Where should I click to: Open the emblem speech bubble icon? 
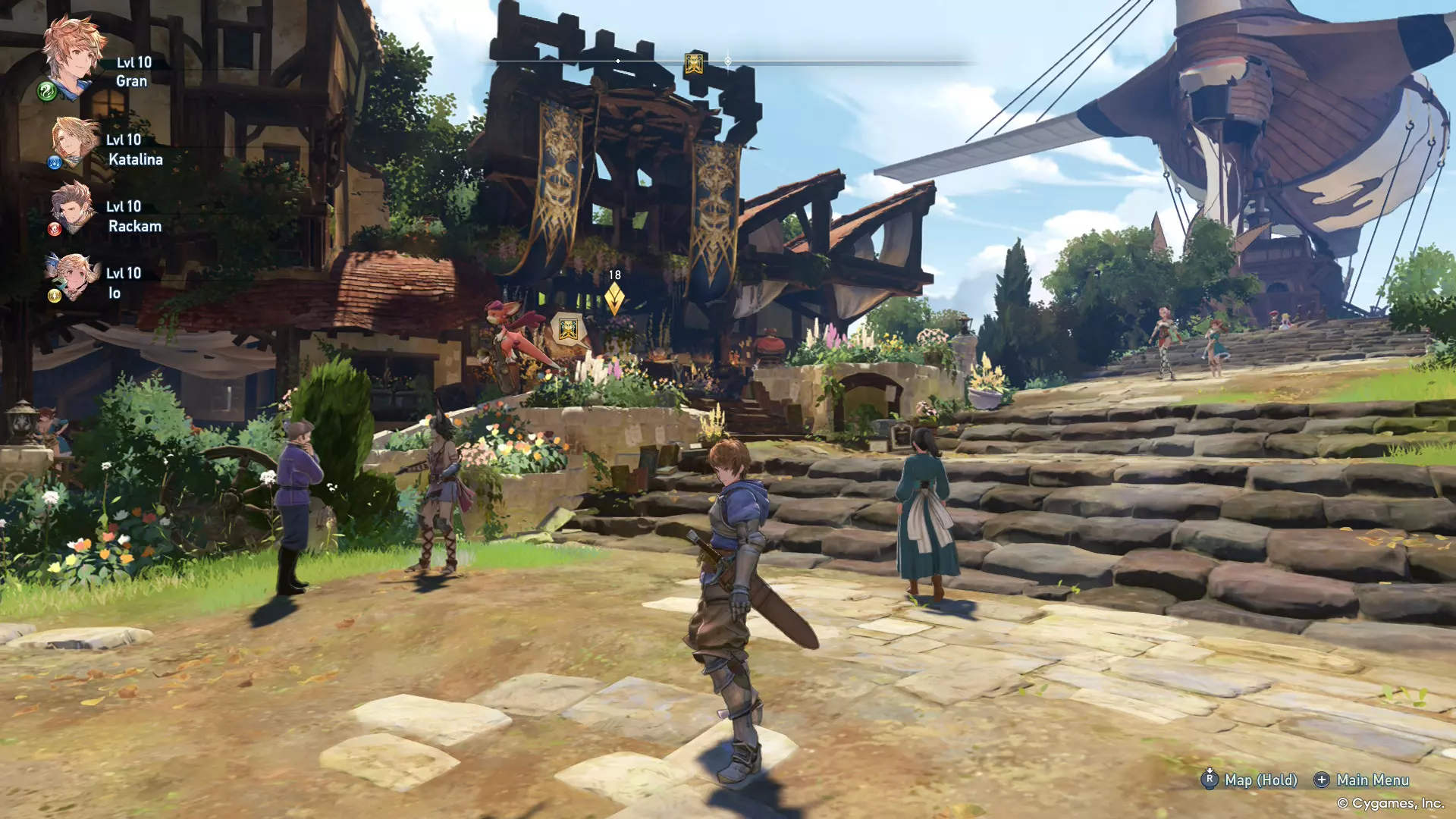568,330
